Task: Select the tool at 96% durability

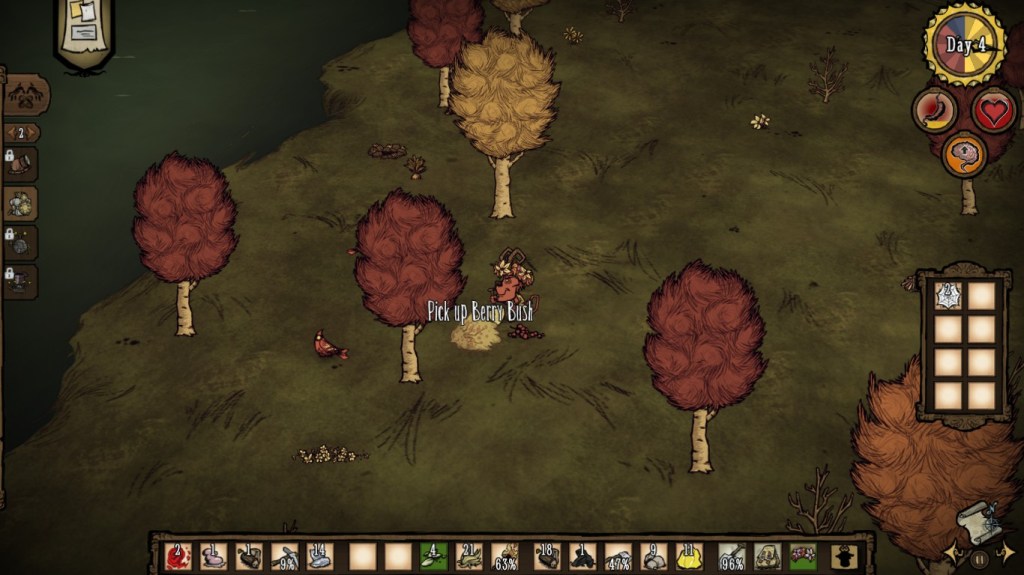Action: 730,556
